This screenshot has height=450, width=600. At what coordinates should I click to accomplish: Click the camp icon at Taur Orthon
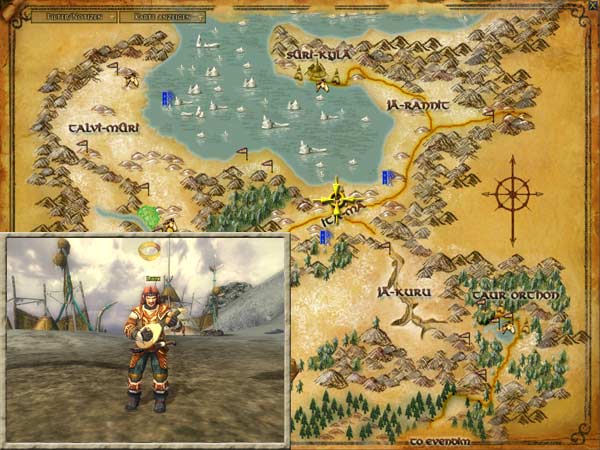(x=506, y=320)
